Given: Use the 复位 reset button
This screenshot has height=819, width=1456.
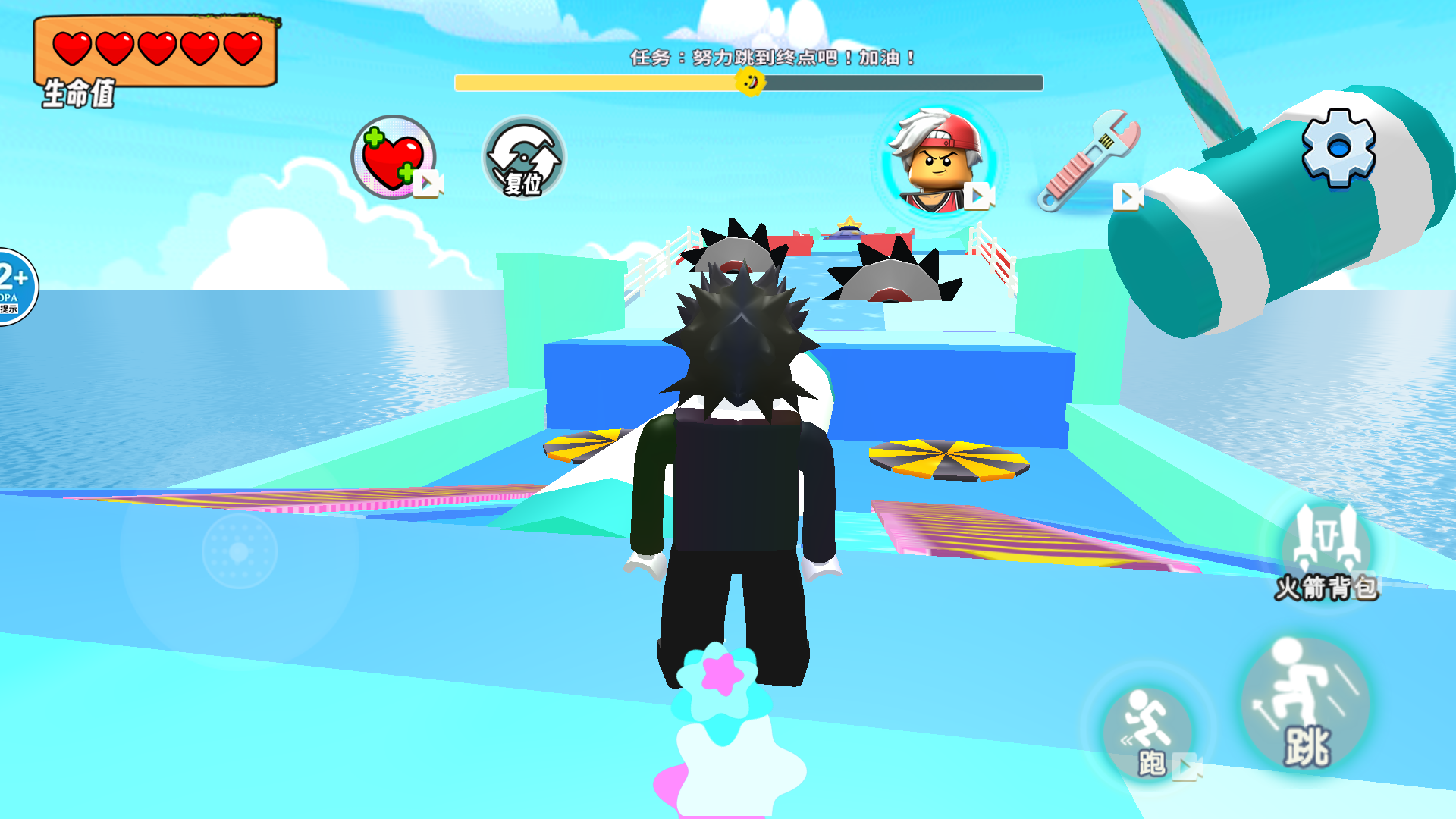Looking at the screenshot, I should coord(524,158).
